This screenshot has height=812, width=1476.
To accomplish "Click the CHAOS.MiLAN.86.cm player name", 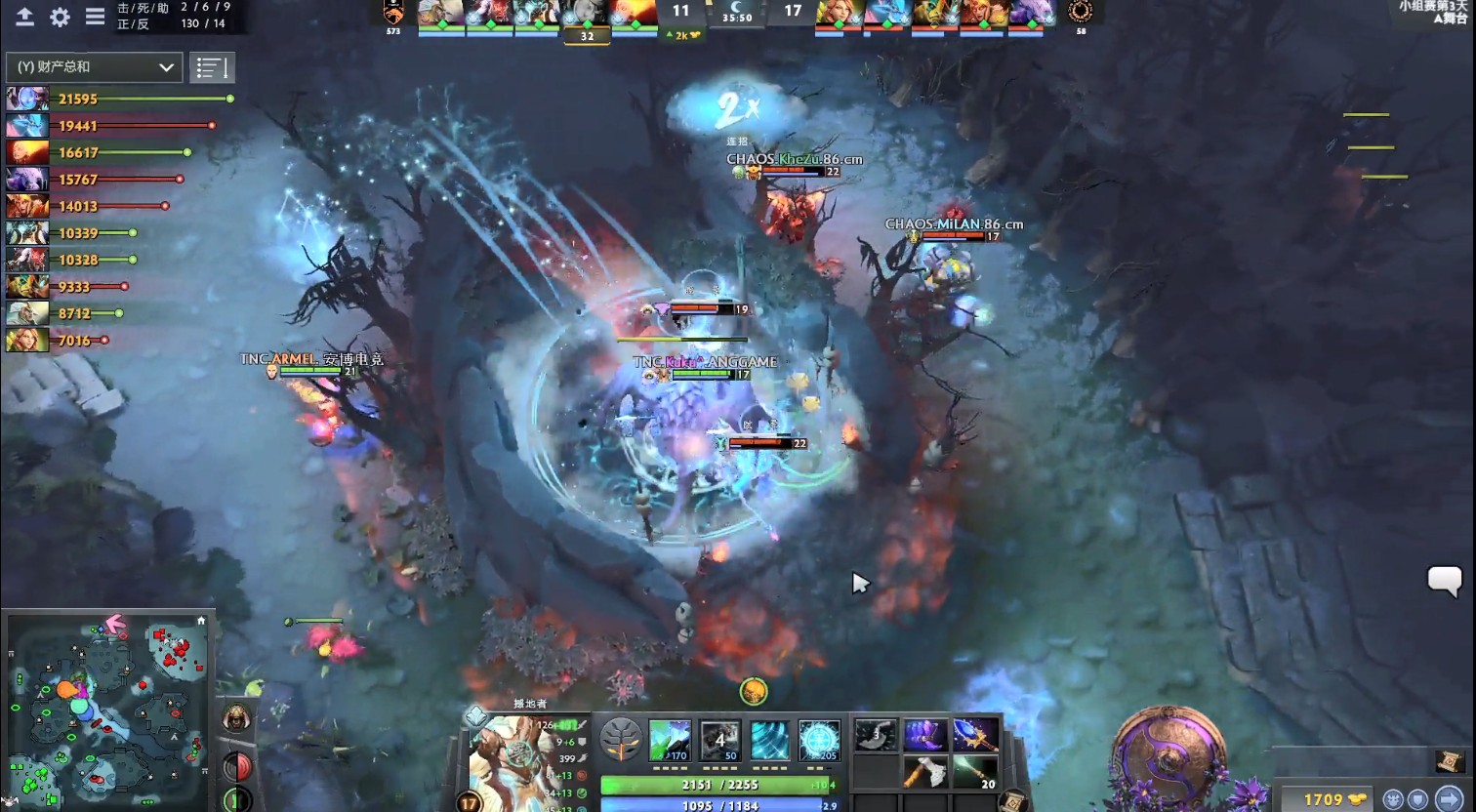I will click(x=954, y=223).
